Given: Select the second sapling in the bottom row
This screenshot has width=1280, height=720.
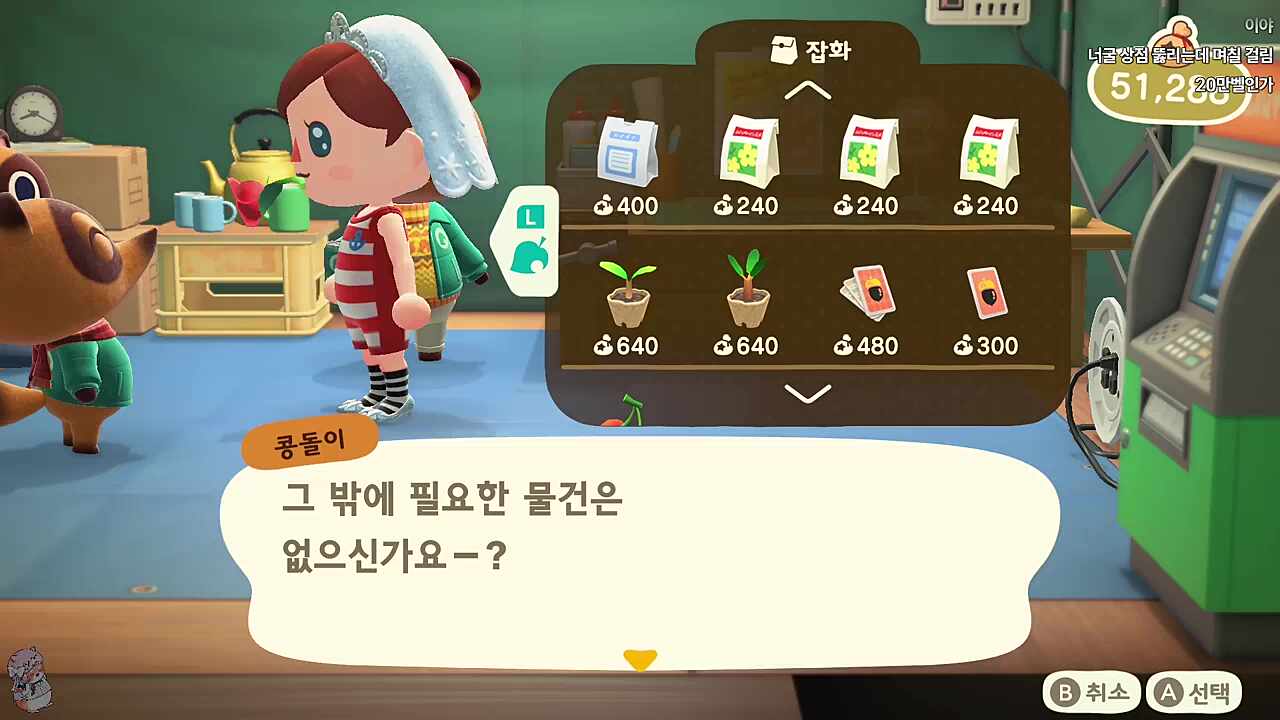Looking at the screenshot, I should click(748, 290).
